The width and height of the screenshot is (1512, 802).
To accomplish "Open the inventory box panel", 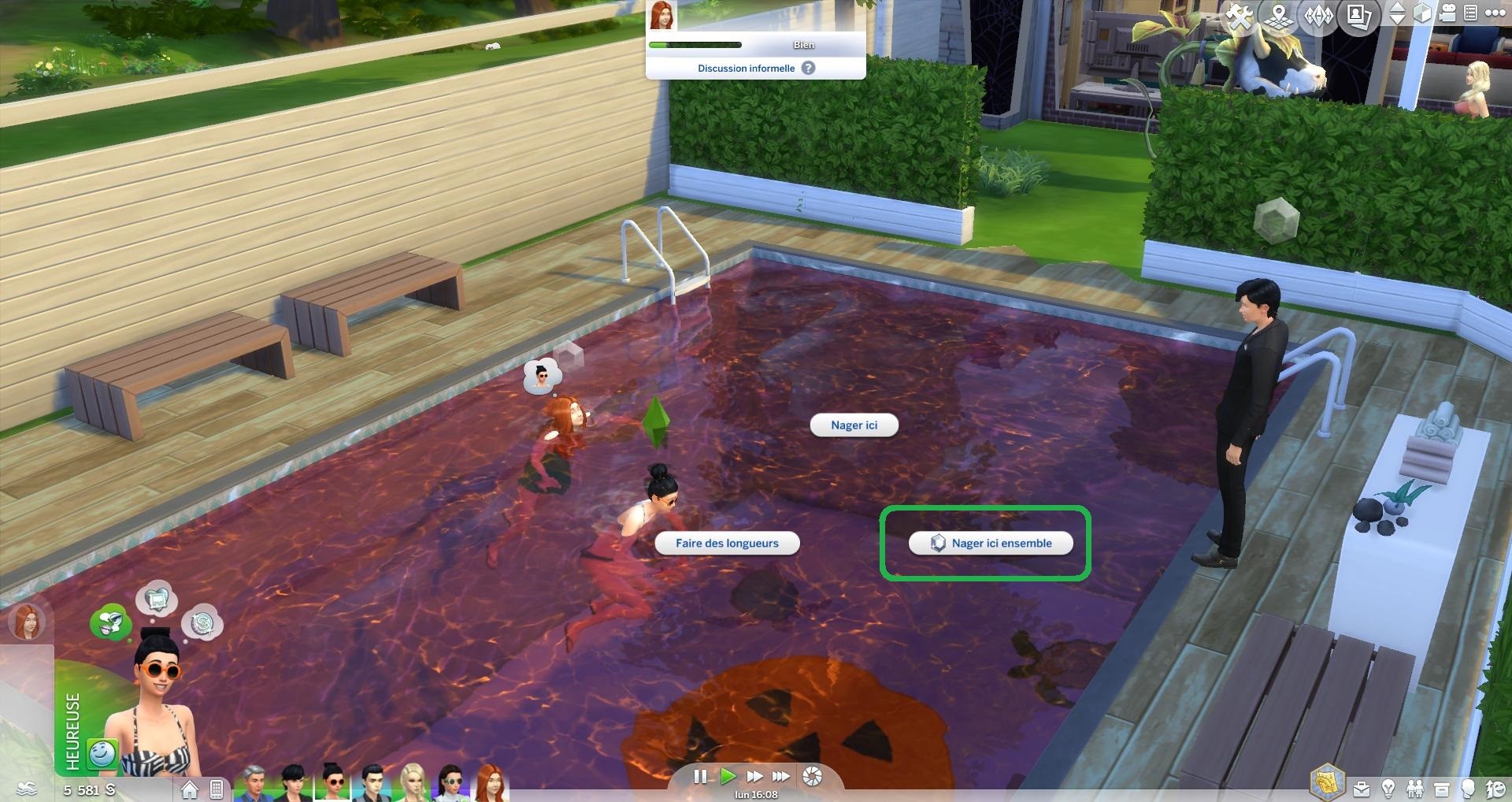I will click(1442, 788).
